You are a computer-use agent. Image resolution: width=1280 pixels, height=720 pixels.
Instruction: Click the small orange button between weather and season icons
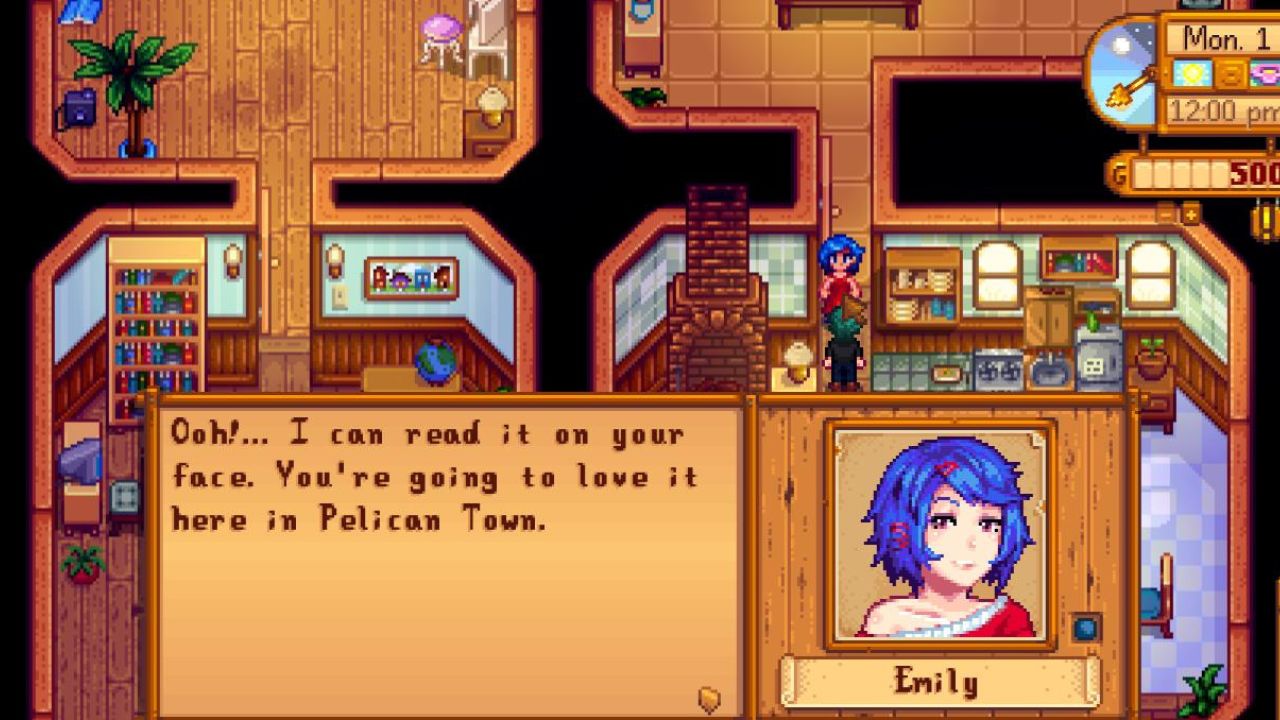[1230, 73]
